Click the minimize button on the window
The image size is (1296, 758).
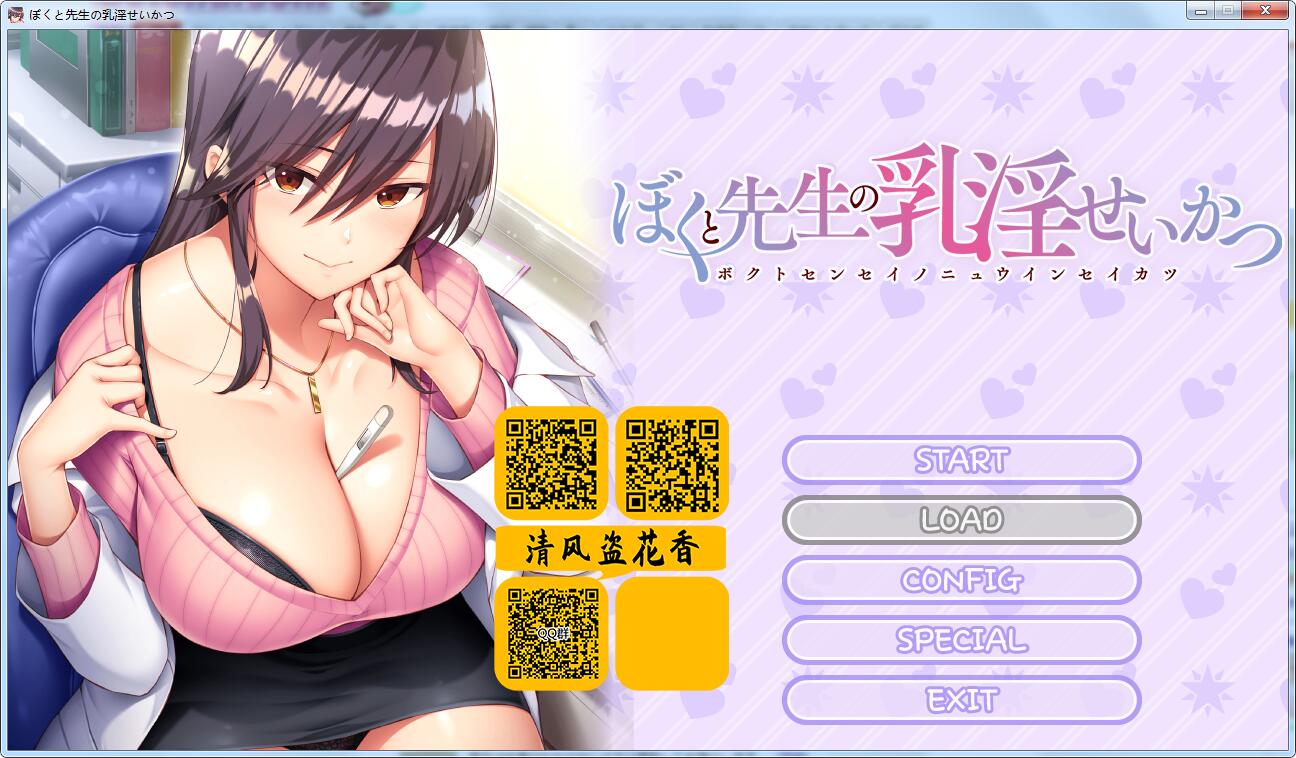point(1201,10)
